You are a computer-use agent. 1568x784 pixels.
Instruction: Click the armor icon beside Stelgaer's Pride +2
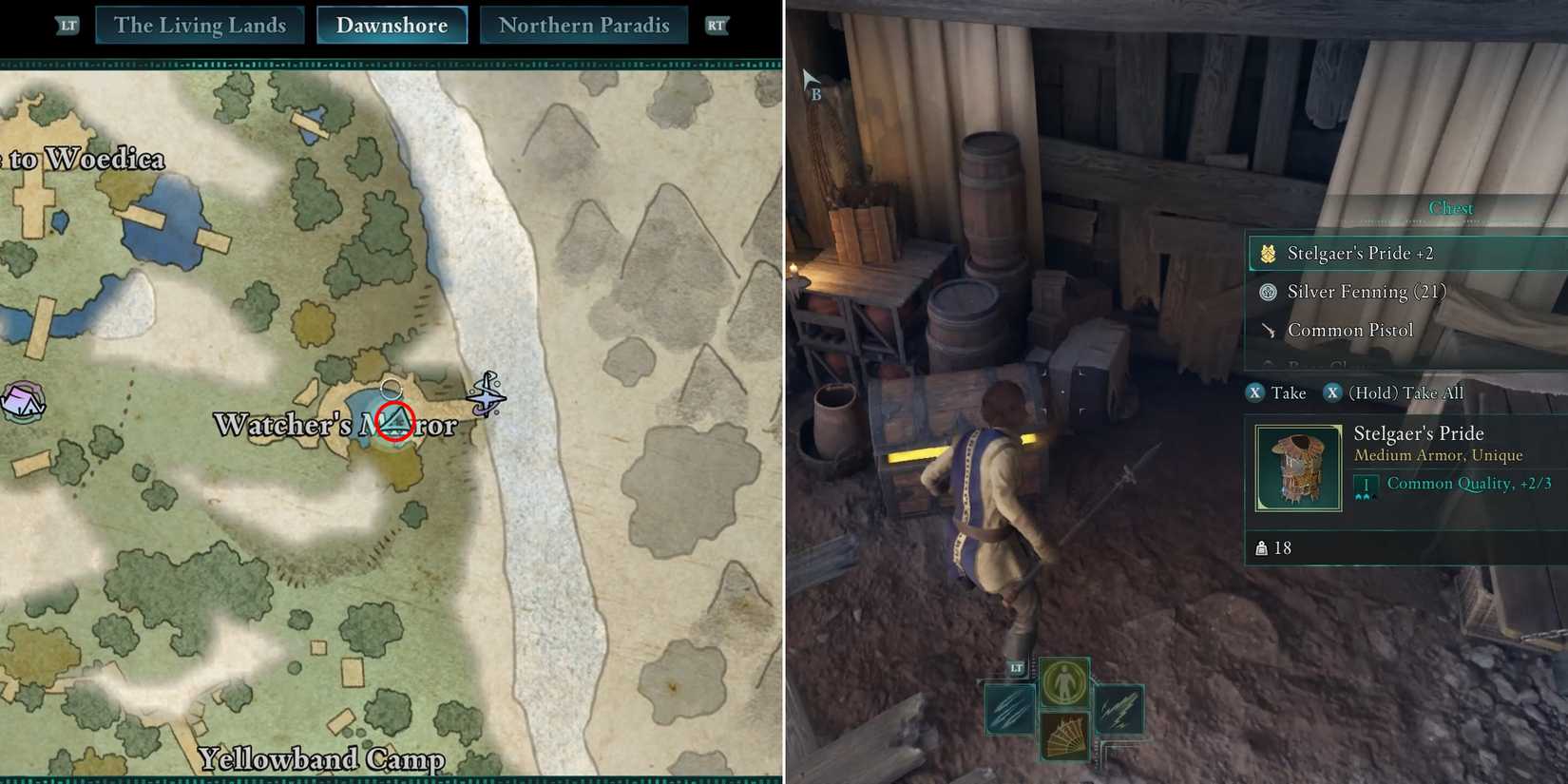(1268, 253)
